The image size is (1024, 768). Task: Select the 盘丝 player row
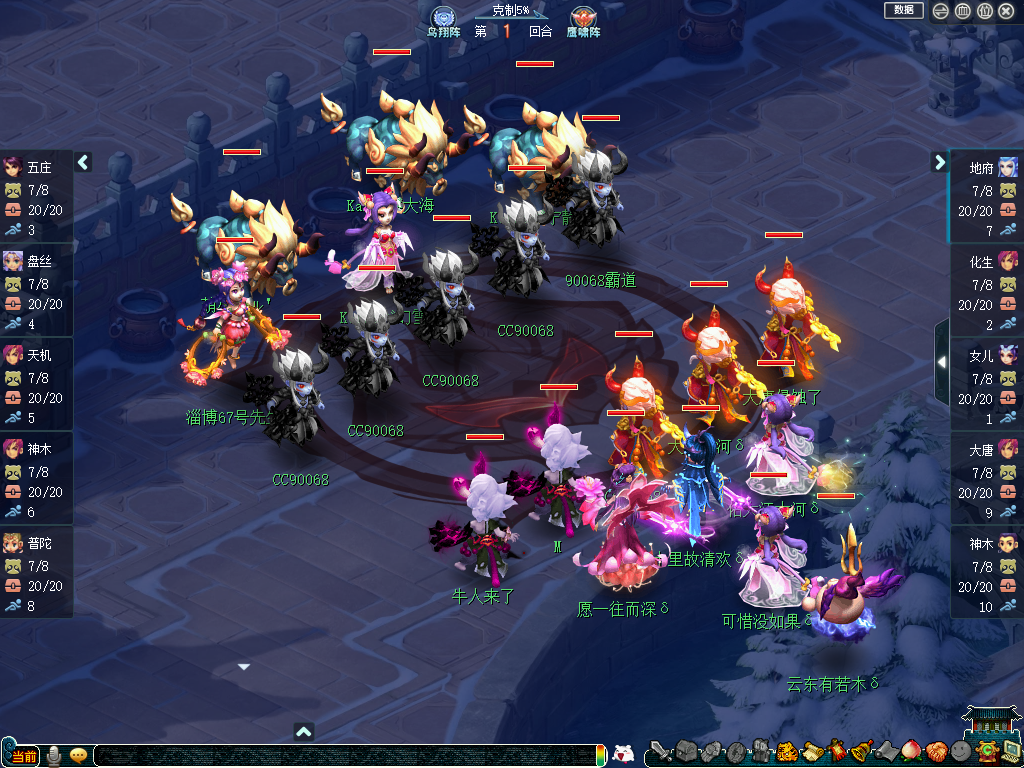point(37,291)
